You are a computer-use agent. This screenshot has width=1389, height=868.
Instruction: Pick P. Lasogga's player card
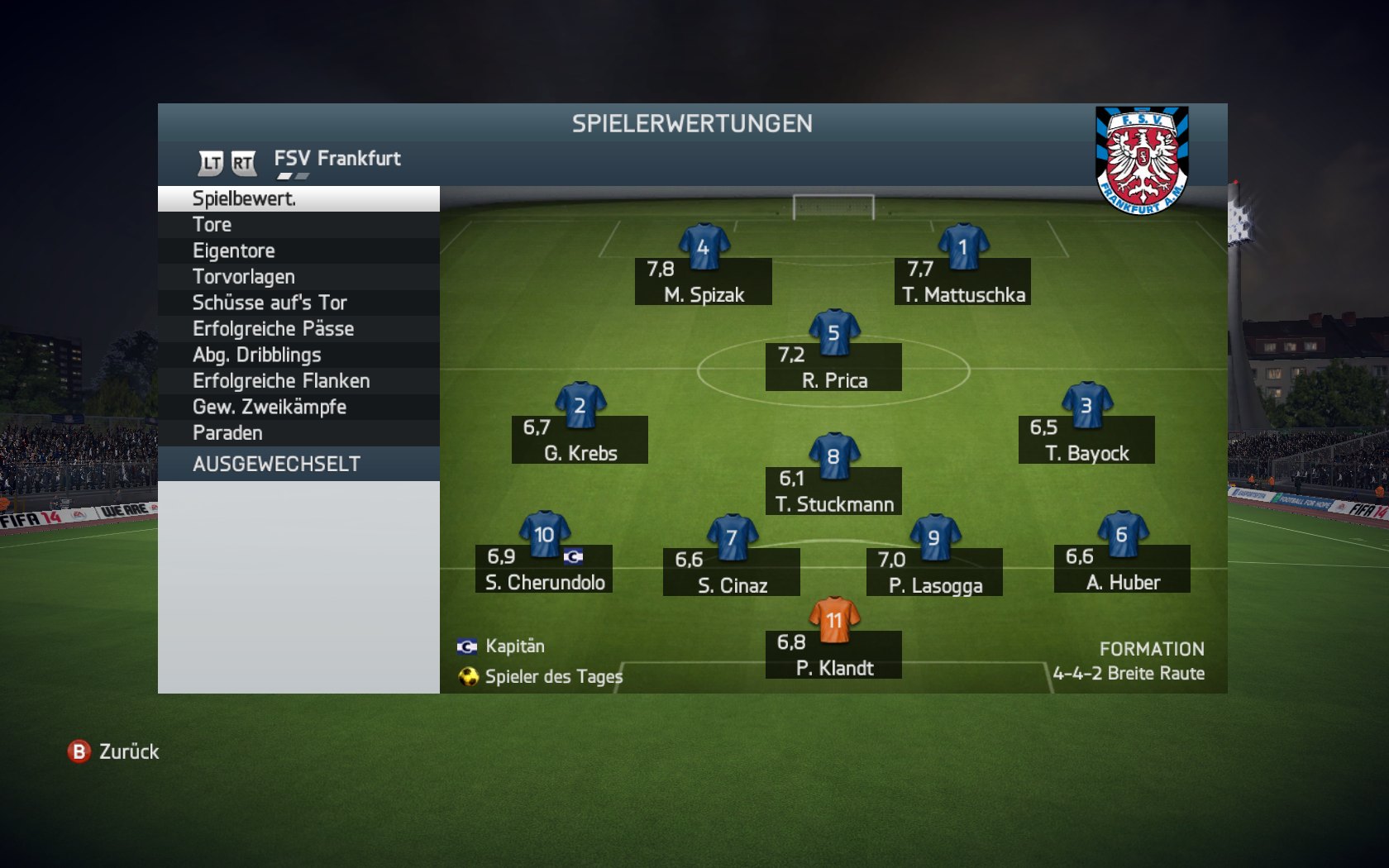point(934,572)
